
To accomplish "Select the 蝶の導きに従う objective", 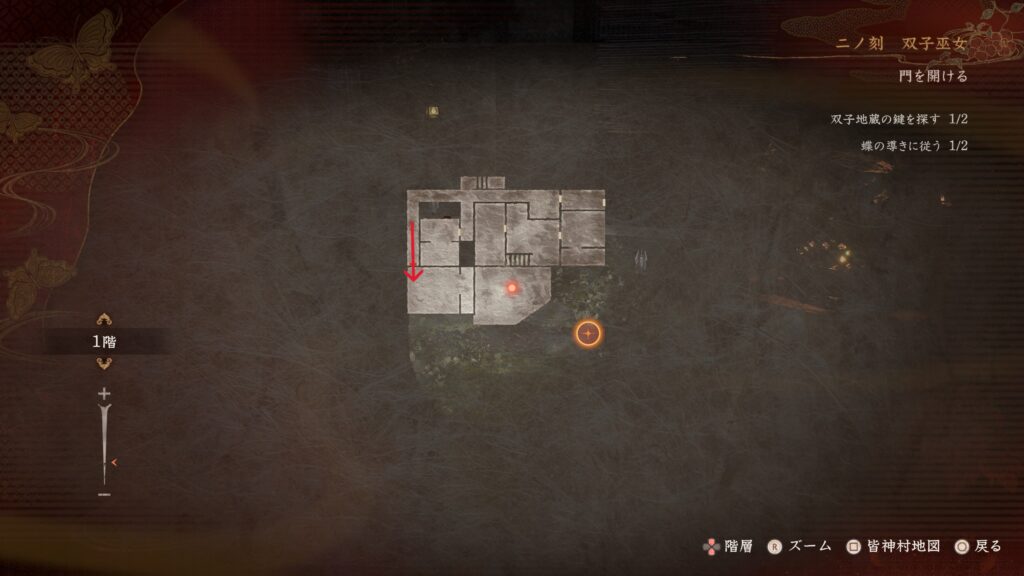I will click(x=914, y=146).
